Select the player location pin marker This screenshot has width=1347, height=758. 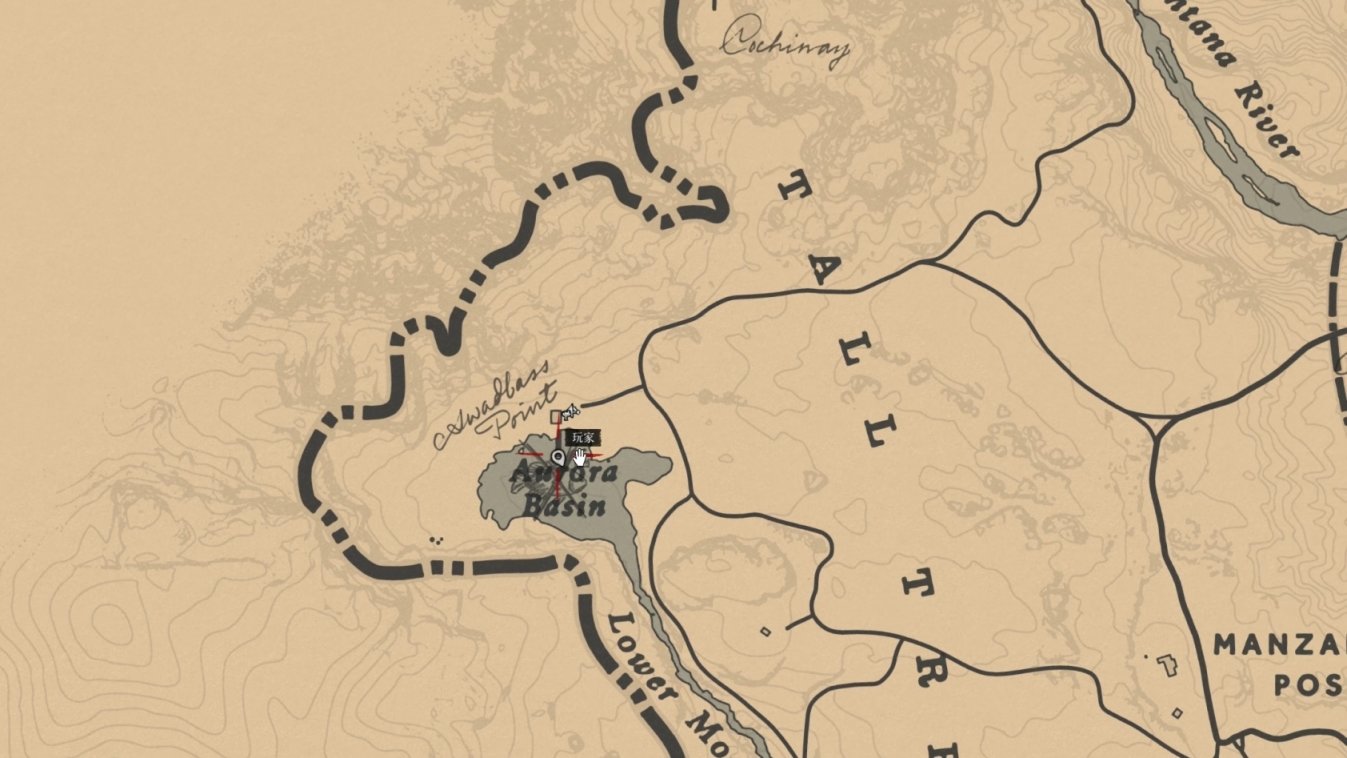click(x=558, y=457)
